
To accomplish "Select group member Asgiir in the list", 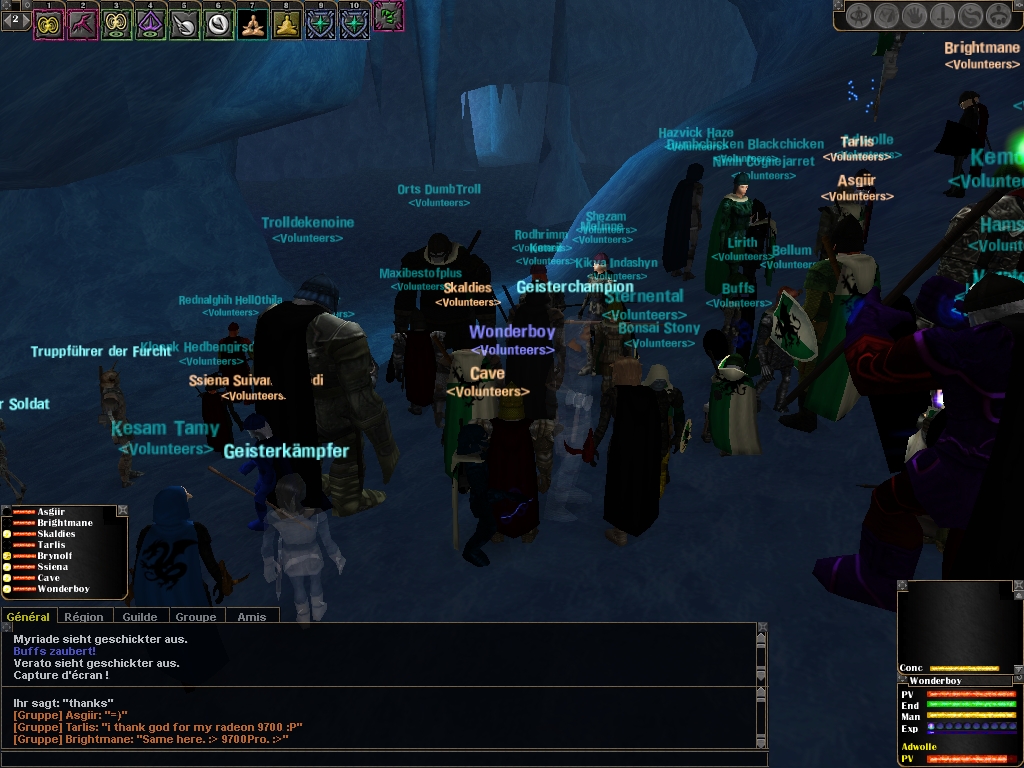I will coord(52,512).
